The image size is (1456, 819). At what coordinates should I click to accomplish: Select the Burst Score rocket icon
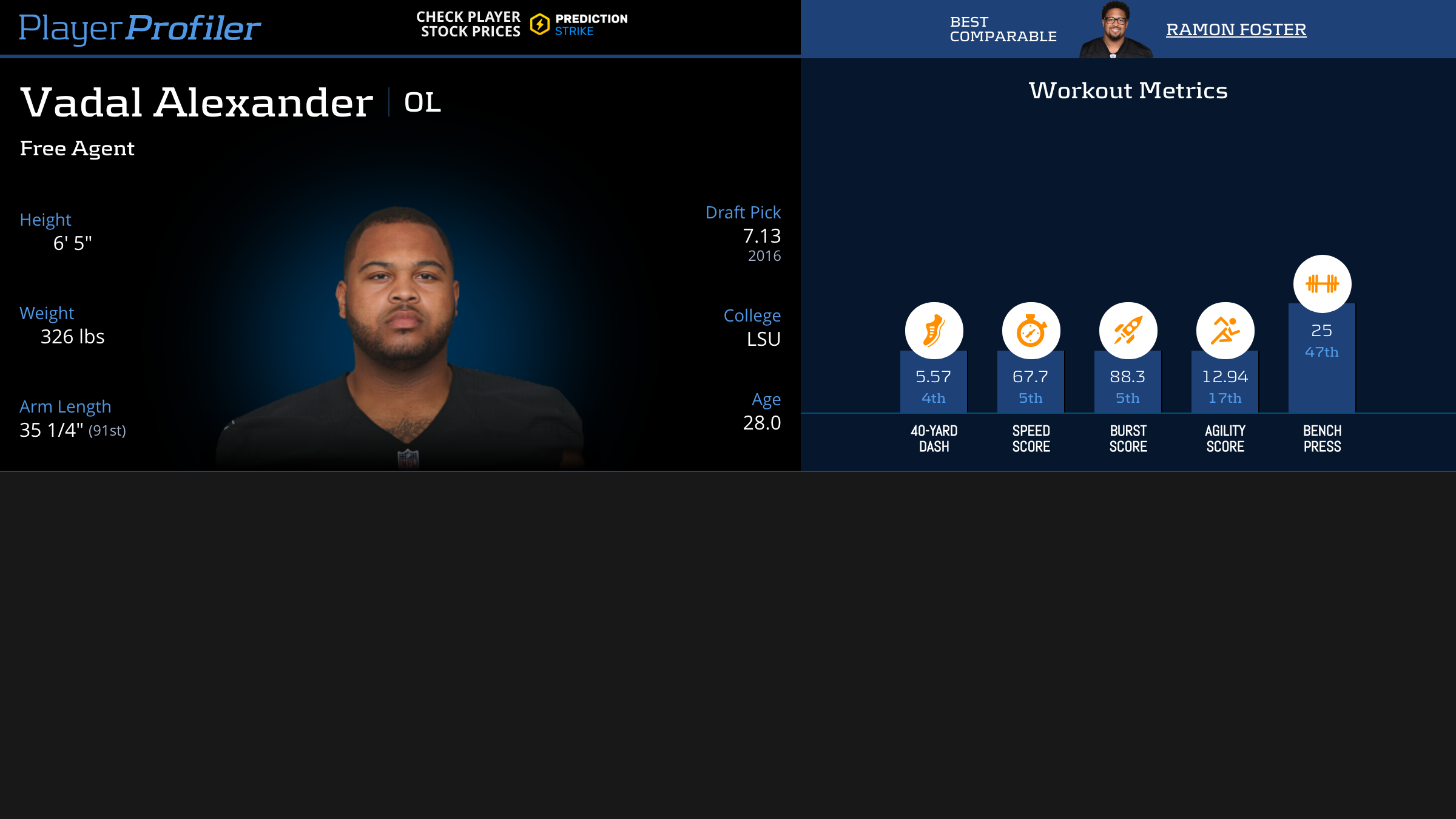pos(1128,331)
